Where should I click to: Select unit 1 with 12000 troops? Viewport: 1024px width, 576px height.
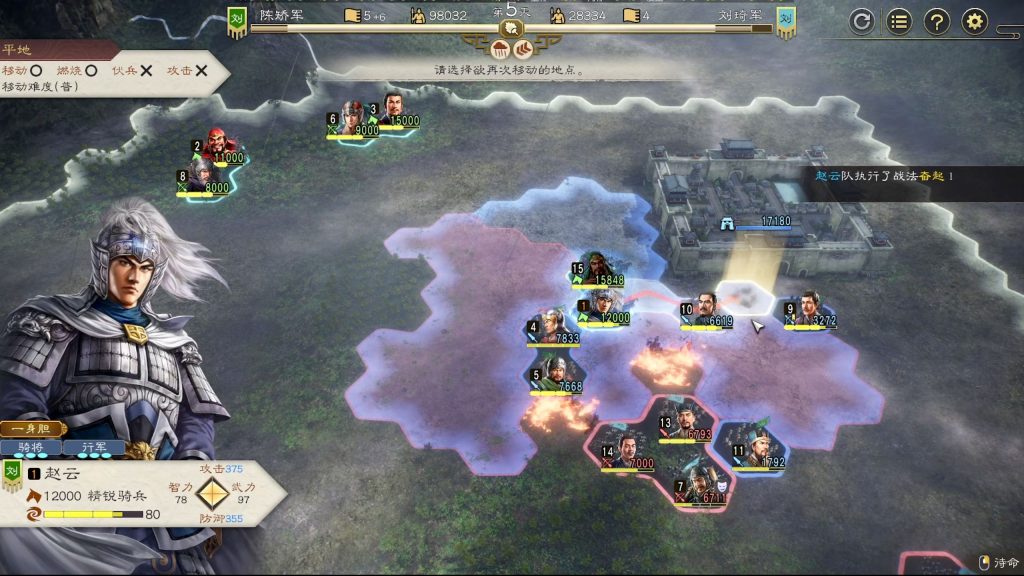click(x=603, y=307)
